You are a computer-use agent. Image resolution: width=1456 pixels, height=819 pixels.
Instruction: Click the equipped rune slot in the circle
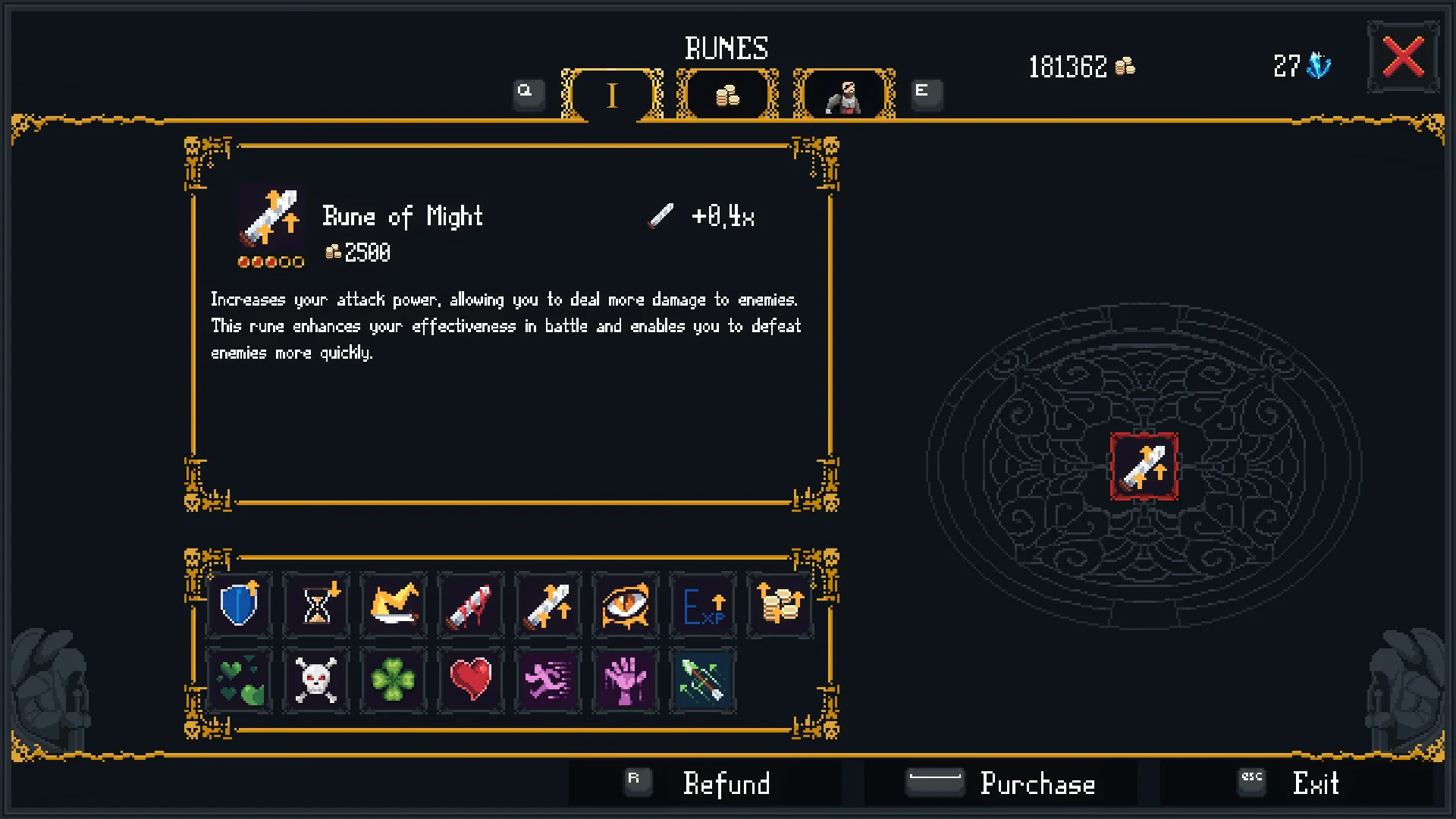pos(1144,466)
